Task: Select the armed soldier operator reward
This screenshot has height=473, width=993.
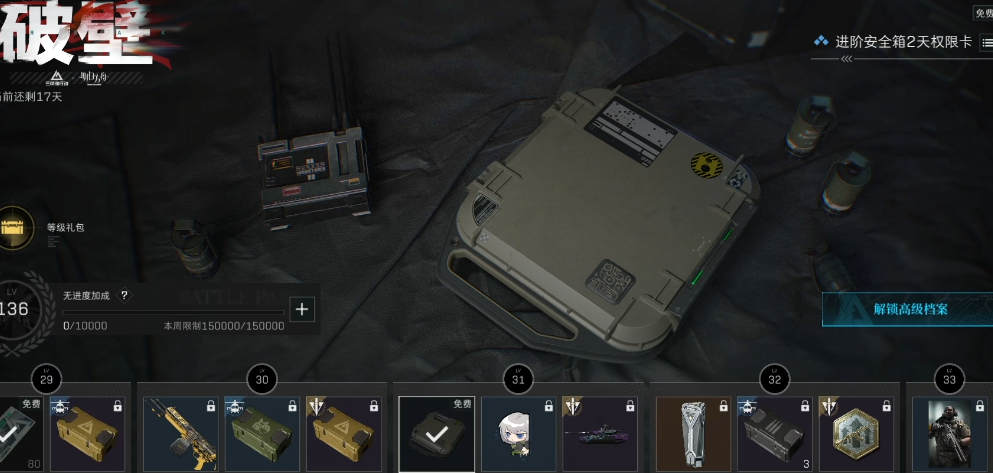Action: tap(949, 434)
